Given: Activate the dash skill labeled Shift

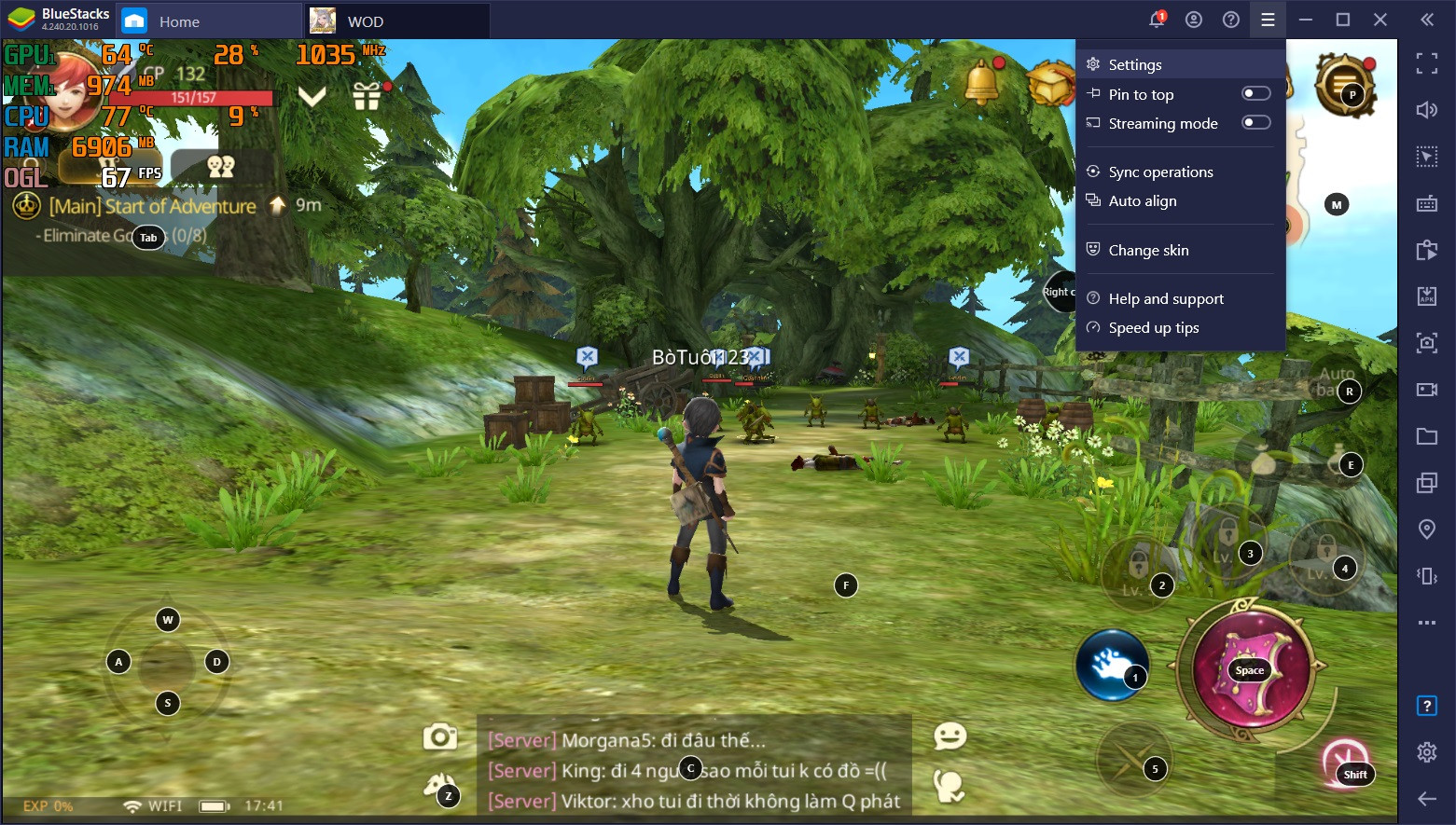Looking at the screenshot, I should (x=1346, y=763).
